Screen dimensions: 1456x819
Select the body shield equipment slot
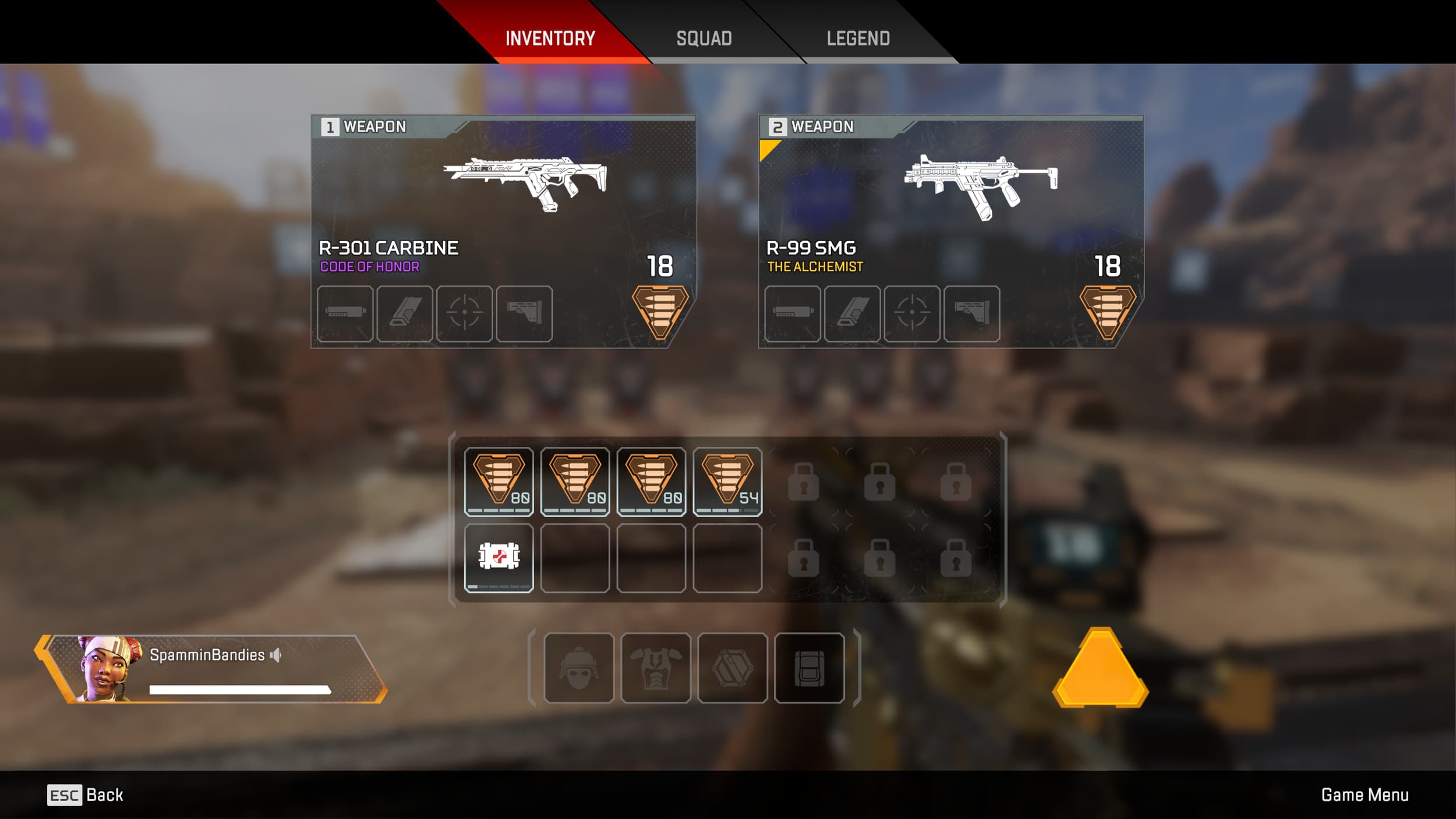click(657, 667)
